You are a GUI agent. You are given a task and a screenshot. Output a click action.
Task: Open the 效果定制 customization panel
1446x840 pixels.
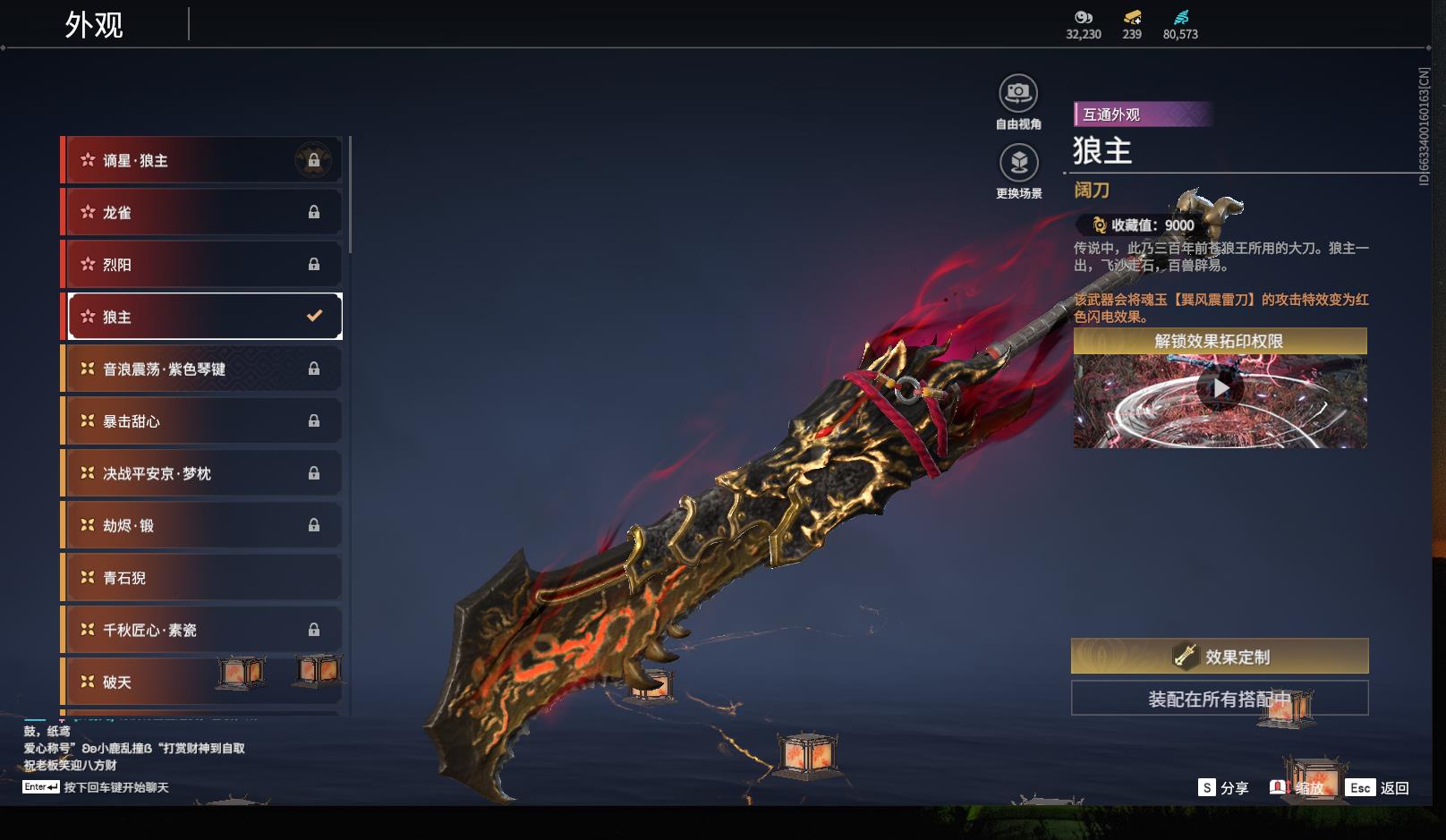point(1220,657)
